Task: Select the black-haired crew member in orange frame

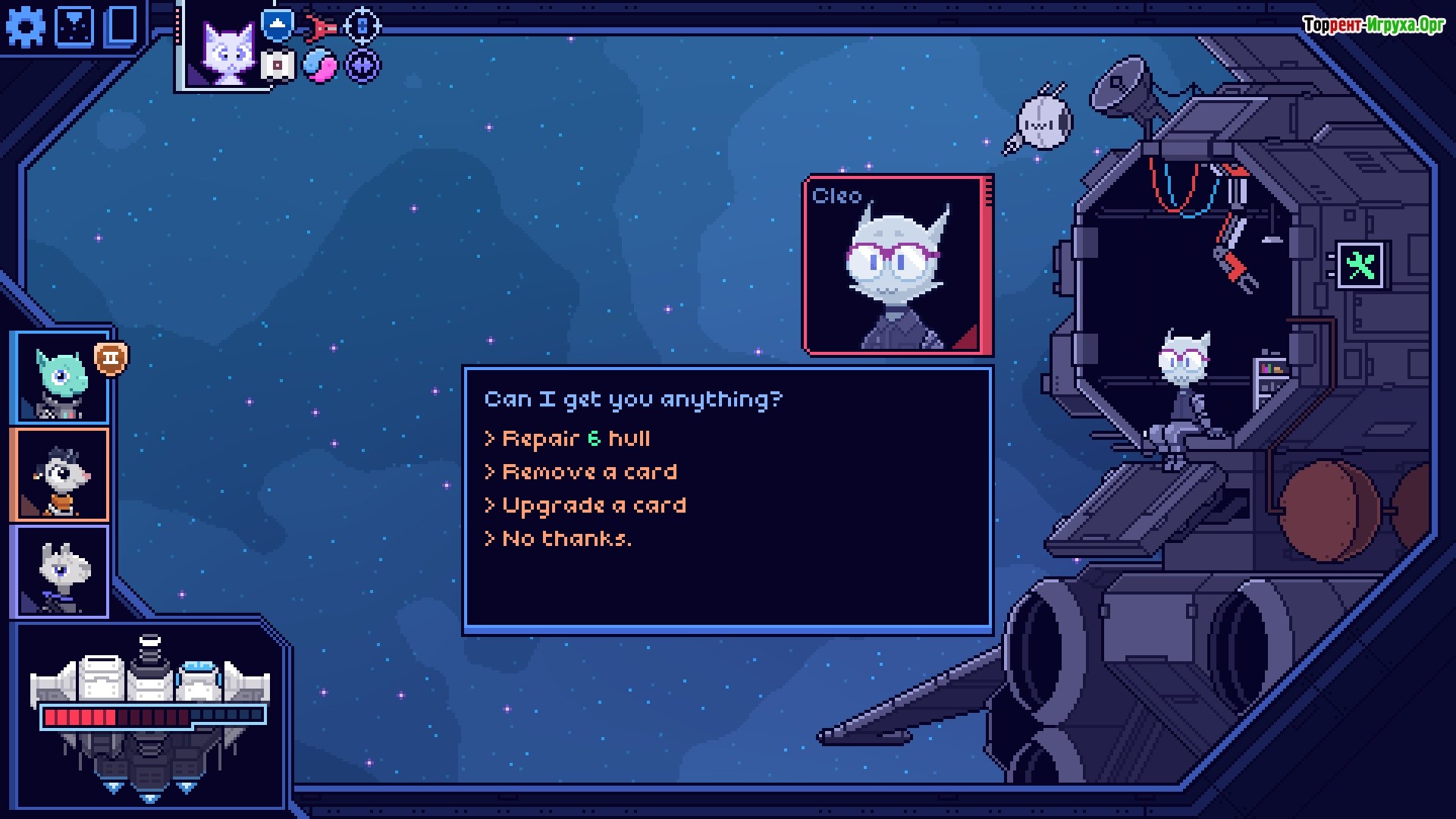Action: 61,475
